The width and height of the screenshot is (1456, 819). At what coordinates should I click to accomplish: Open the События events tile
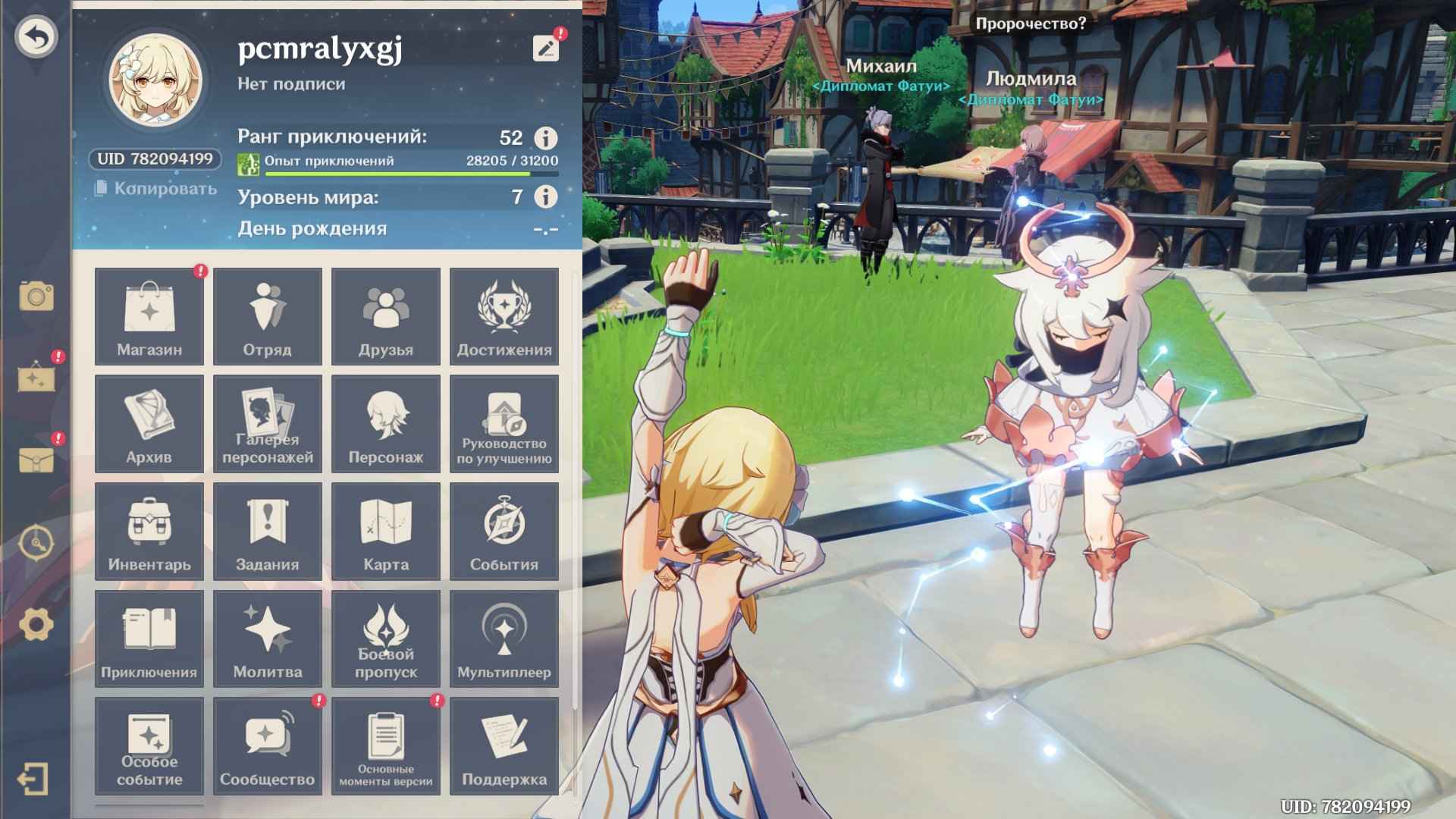504,531
